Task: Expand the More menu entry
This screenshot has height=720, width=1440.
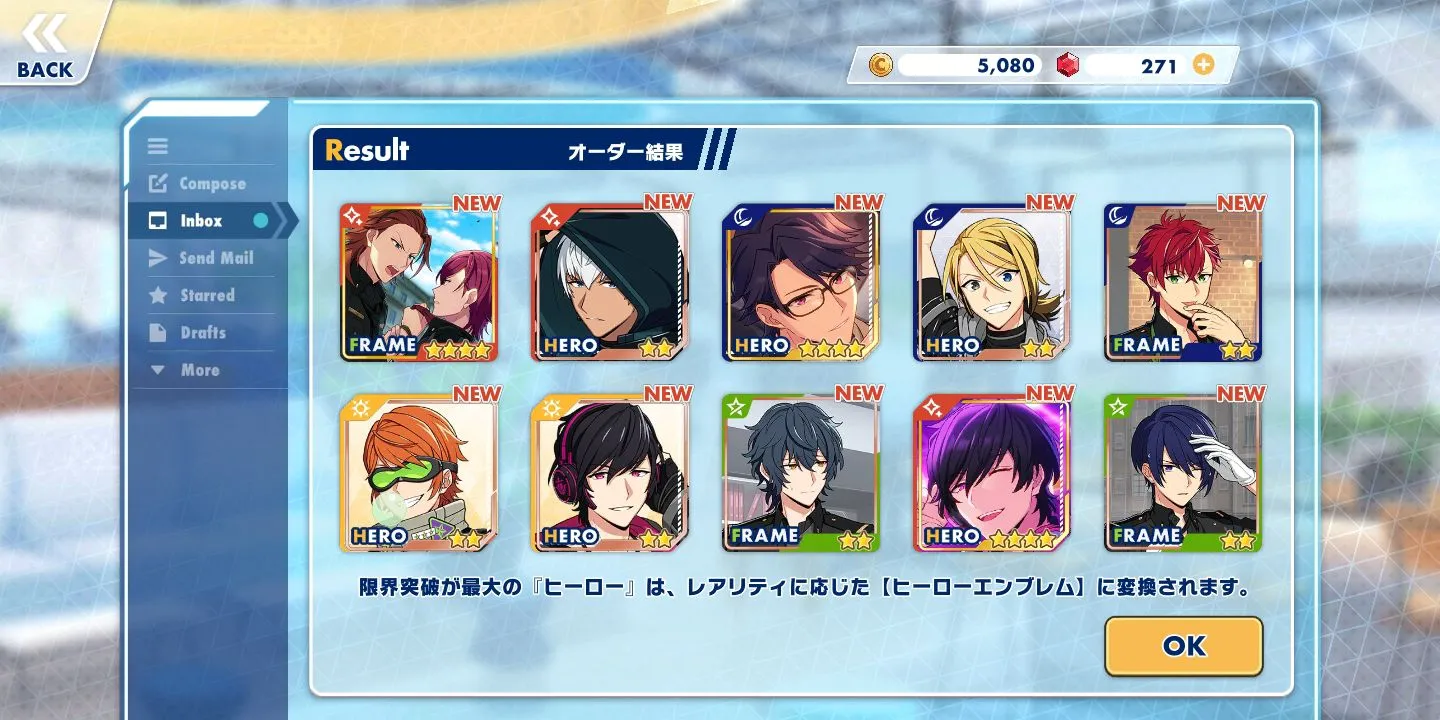Action: click(199, 370)
